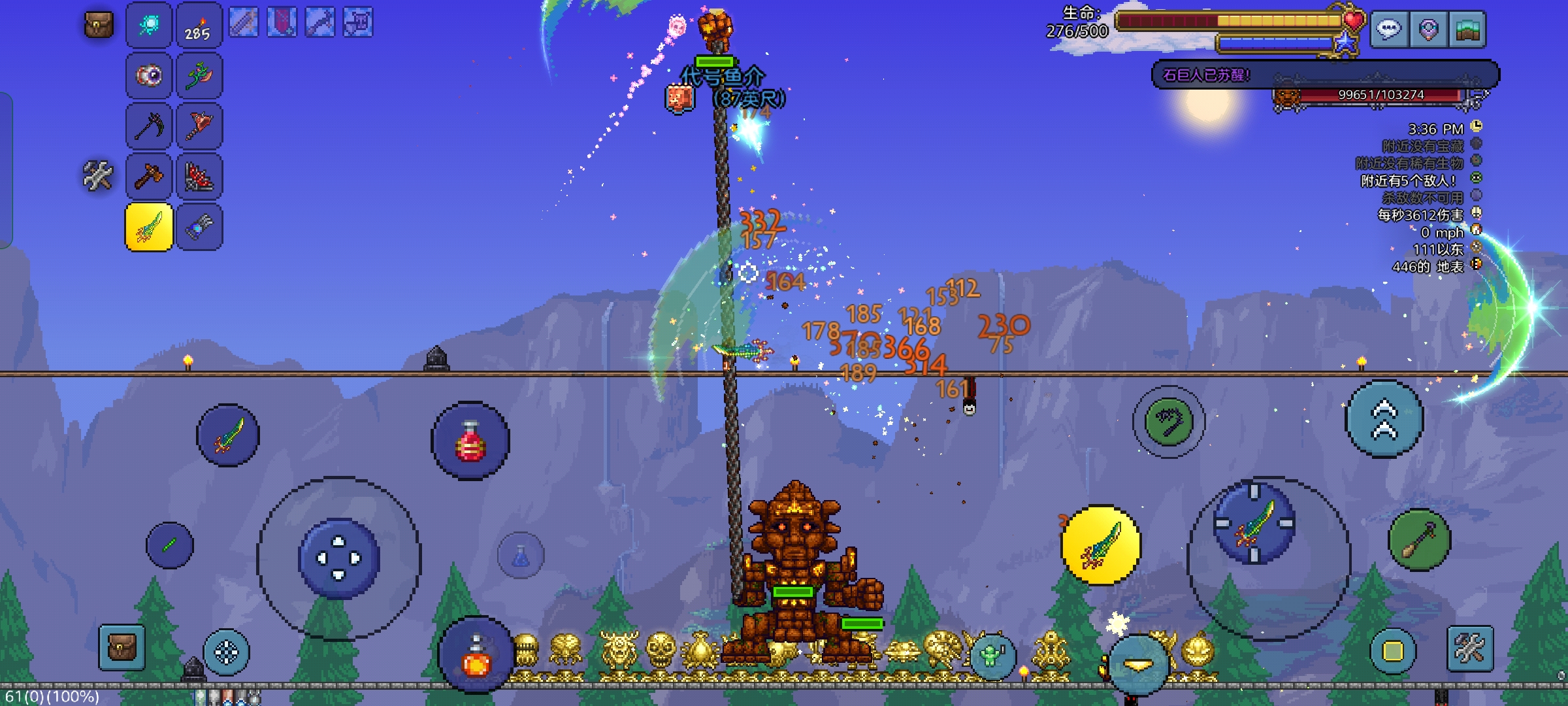
Task: Tap the yellow Terra Blade attack button
Action: pyautogui.click(x=1101, y=545)
